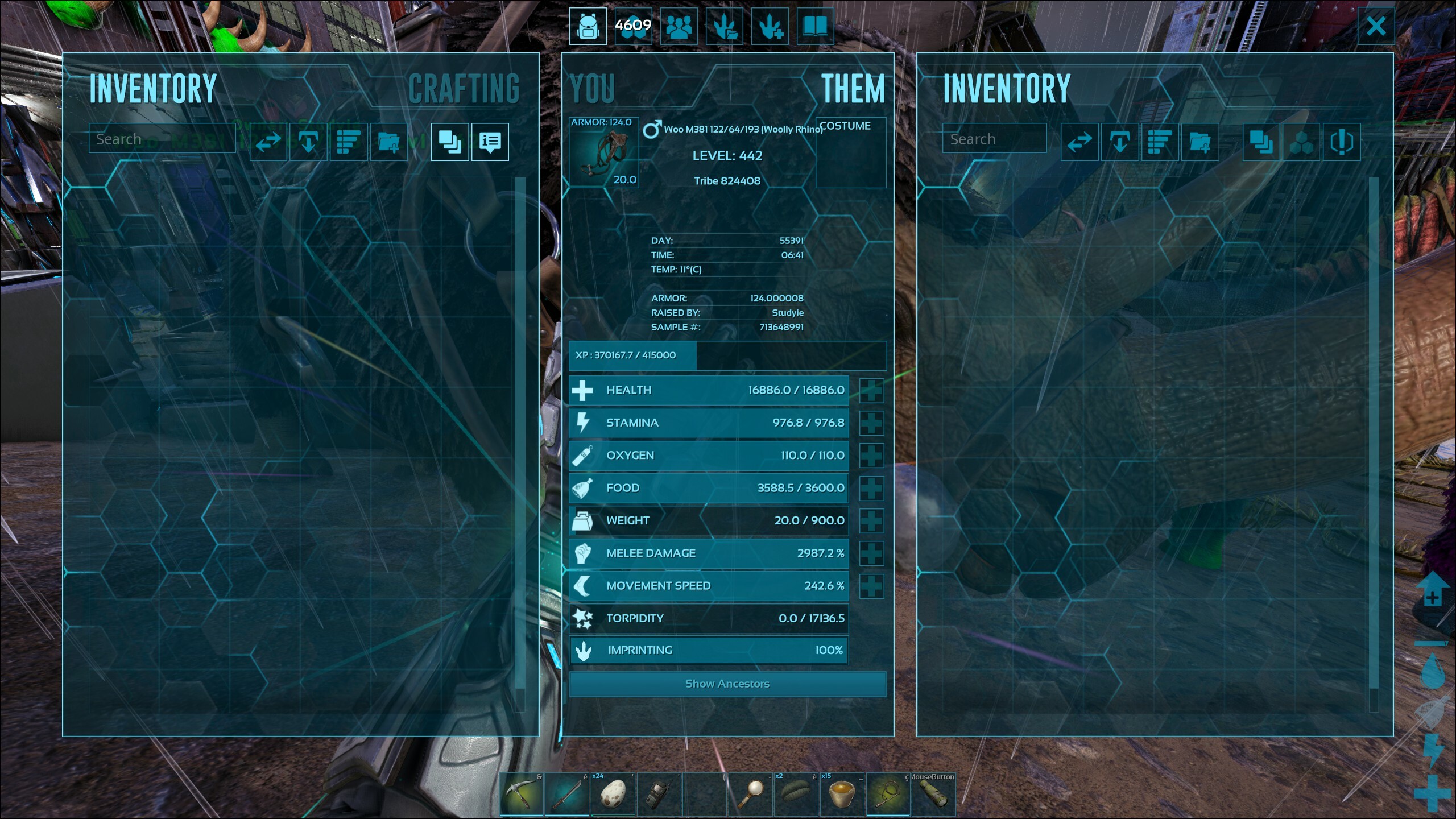The width and height of the screenshot is (1456, 819).
Task: Select the spotted egg hotbar slot
Action: click(x=613, y=795)
